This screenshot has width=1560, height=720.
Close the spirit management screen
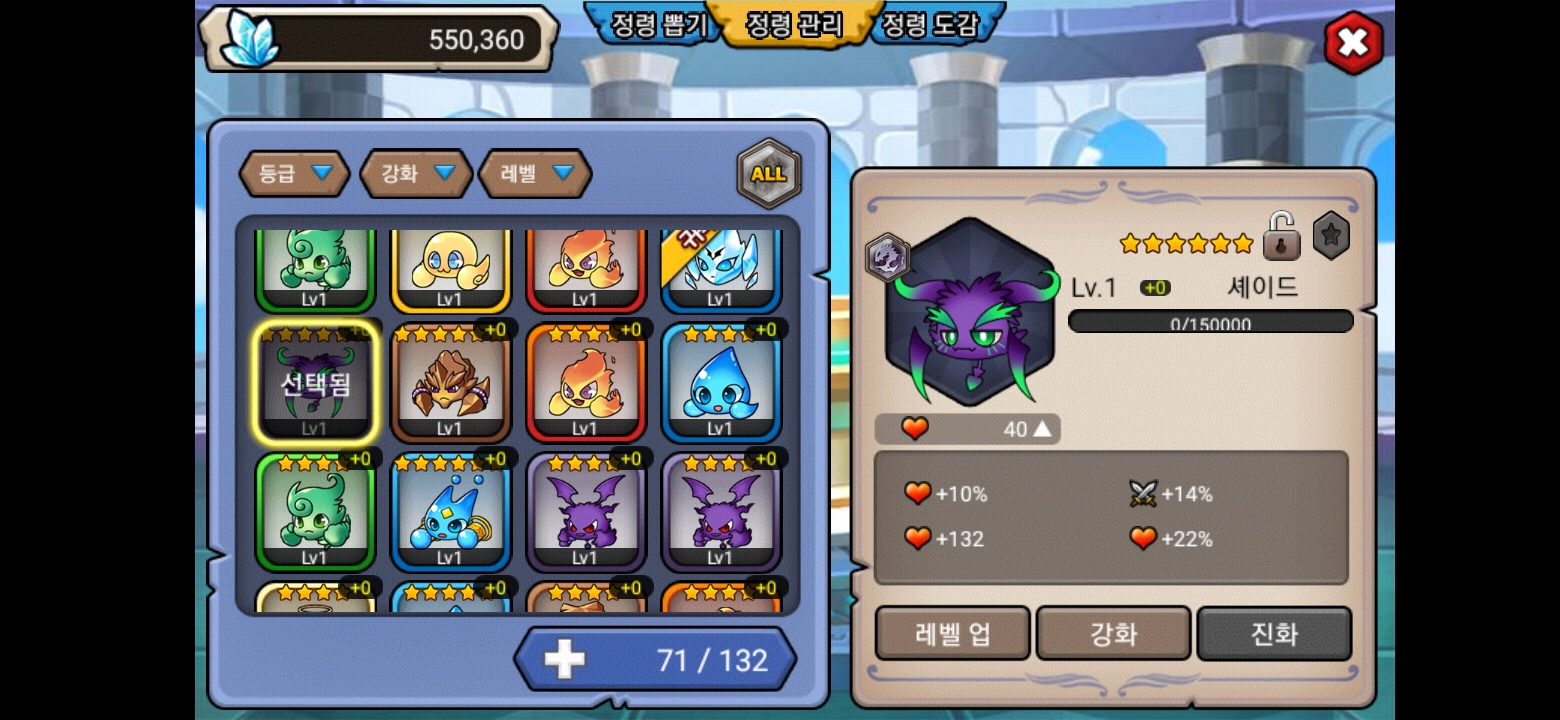tap(1353, 42)
